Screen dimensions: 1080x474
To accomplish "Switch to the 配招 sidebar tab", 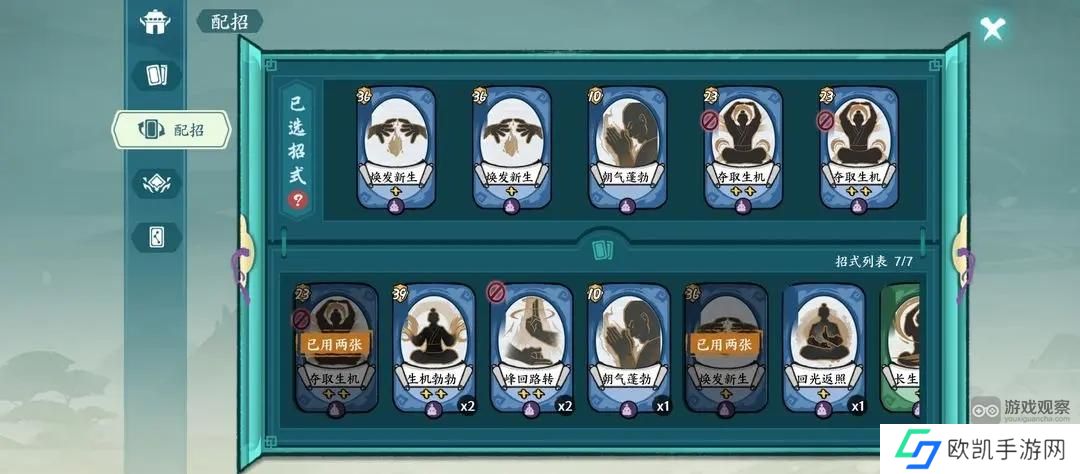I will click(171, 129).
